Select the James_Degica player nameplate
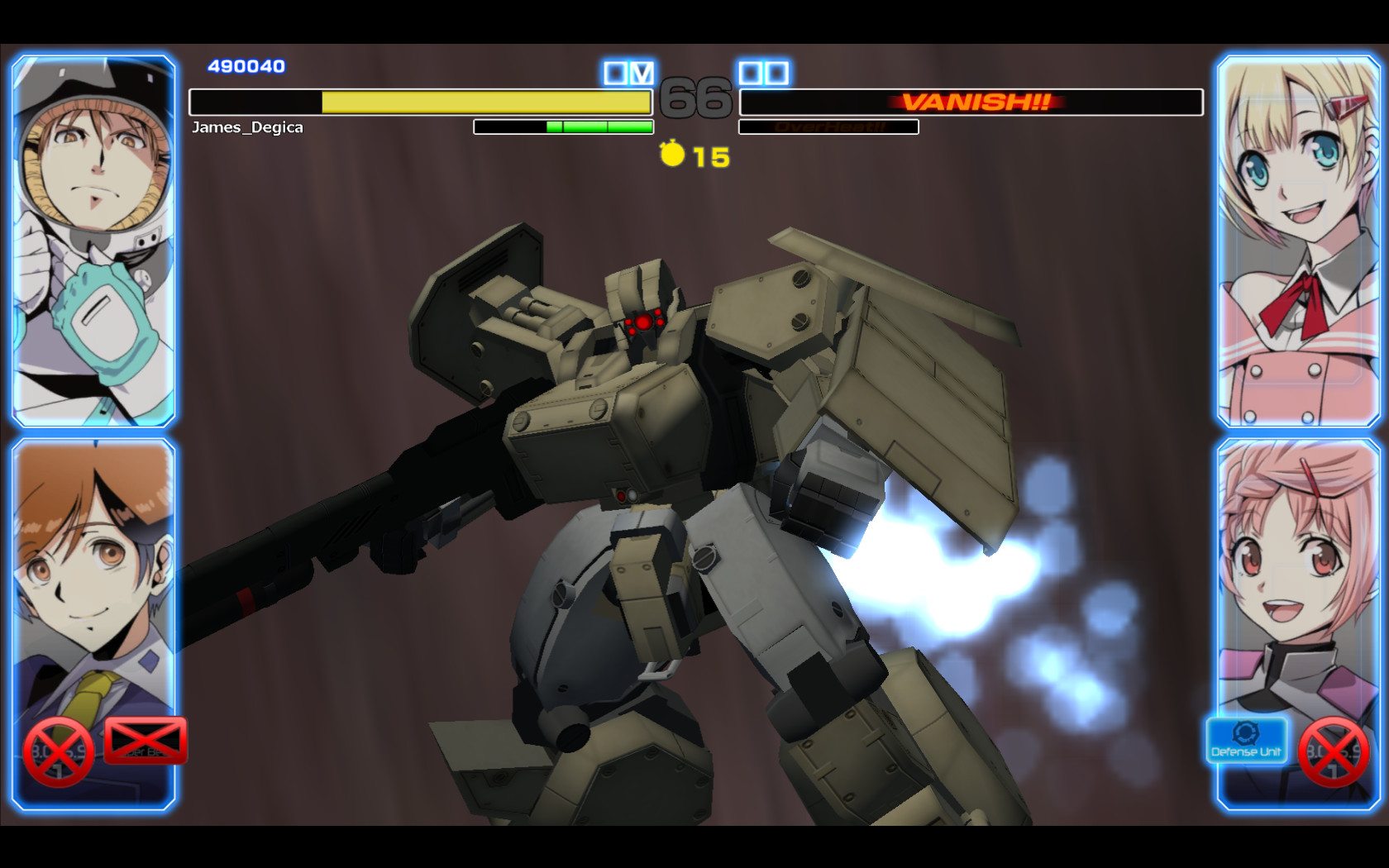Screen dimensions: 1389x868 click(x=248, y=127)
